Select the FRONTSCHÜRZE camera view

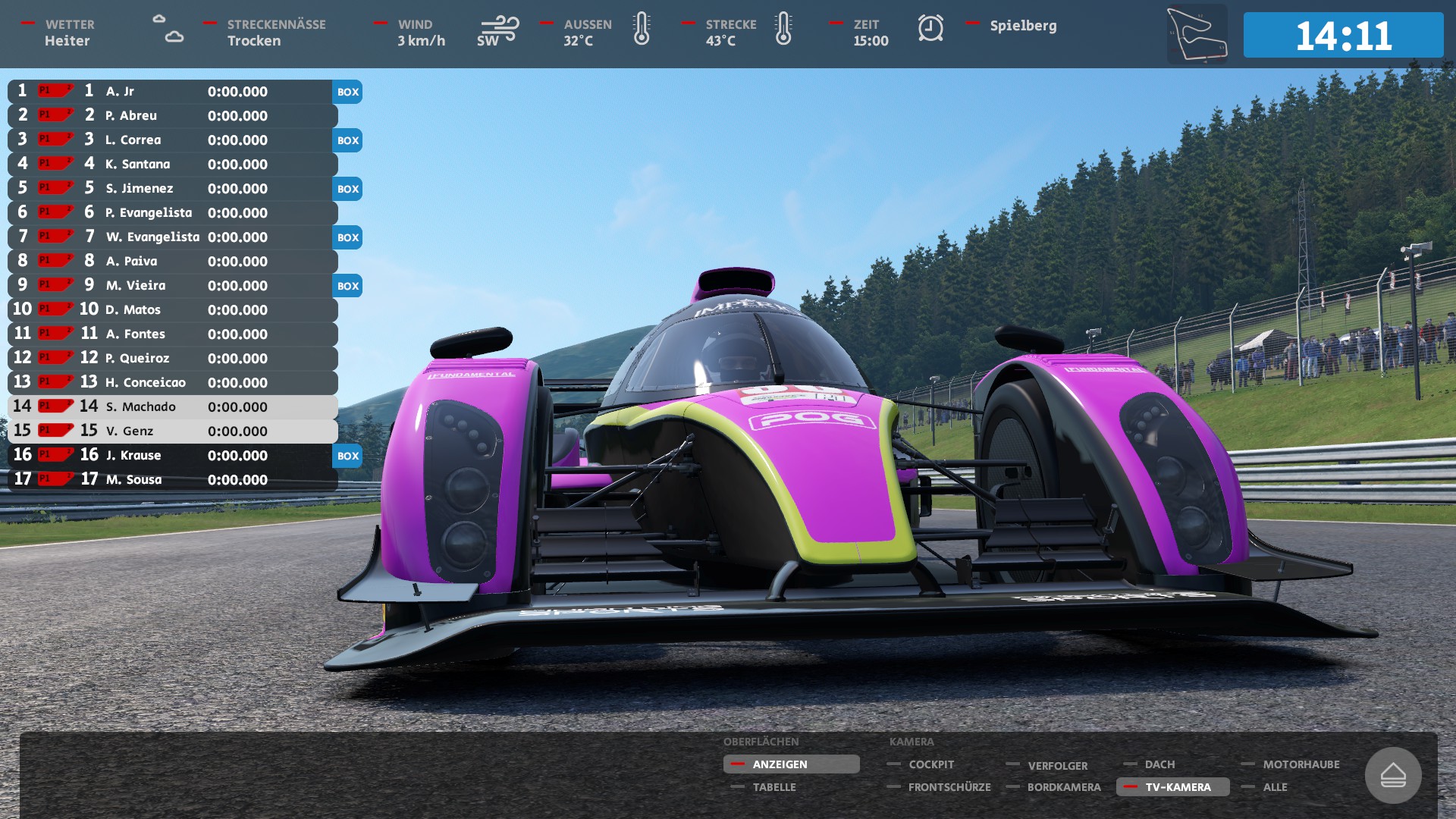click(949, 787)
